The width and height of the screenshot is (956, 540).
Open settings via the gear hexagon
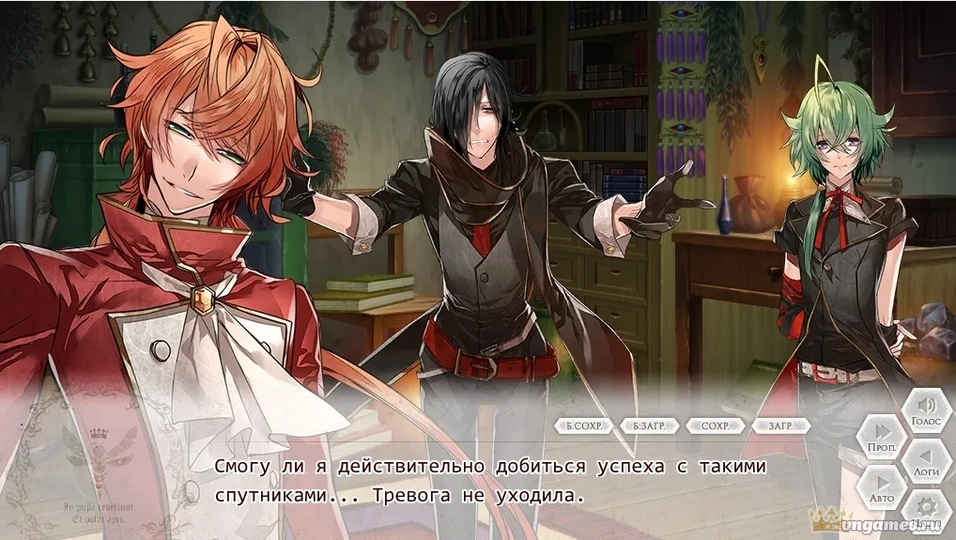pos(926,509)
